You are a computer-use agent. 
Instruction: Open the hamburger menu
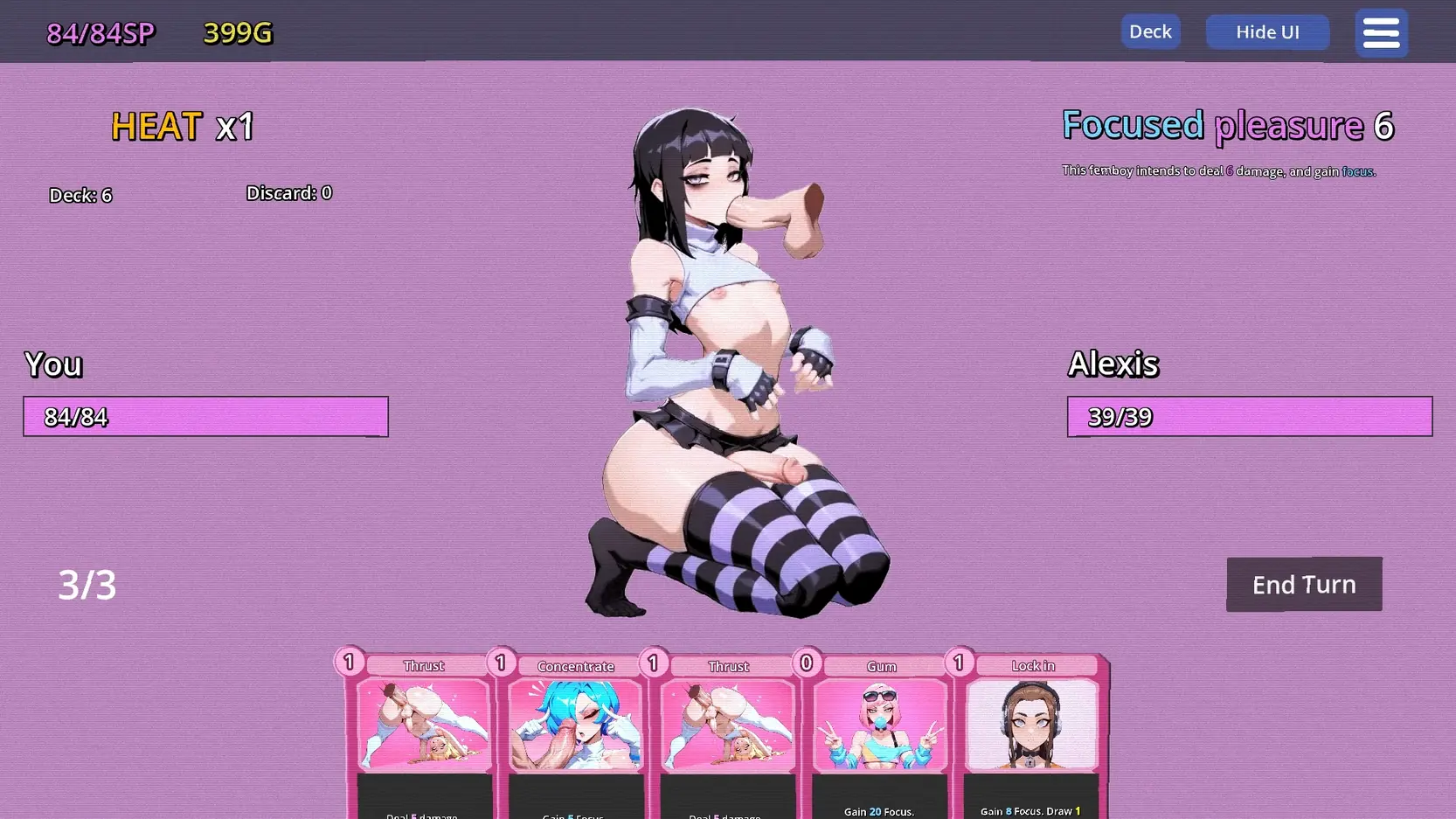pyautogui.click(x=1381, y=33)
